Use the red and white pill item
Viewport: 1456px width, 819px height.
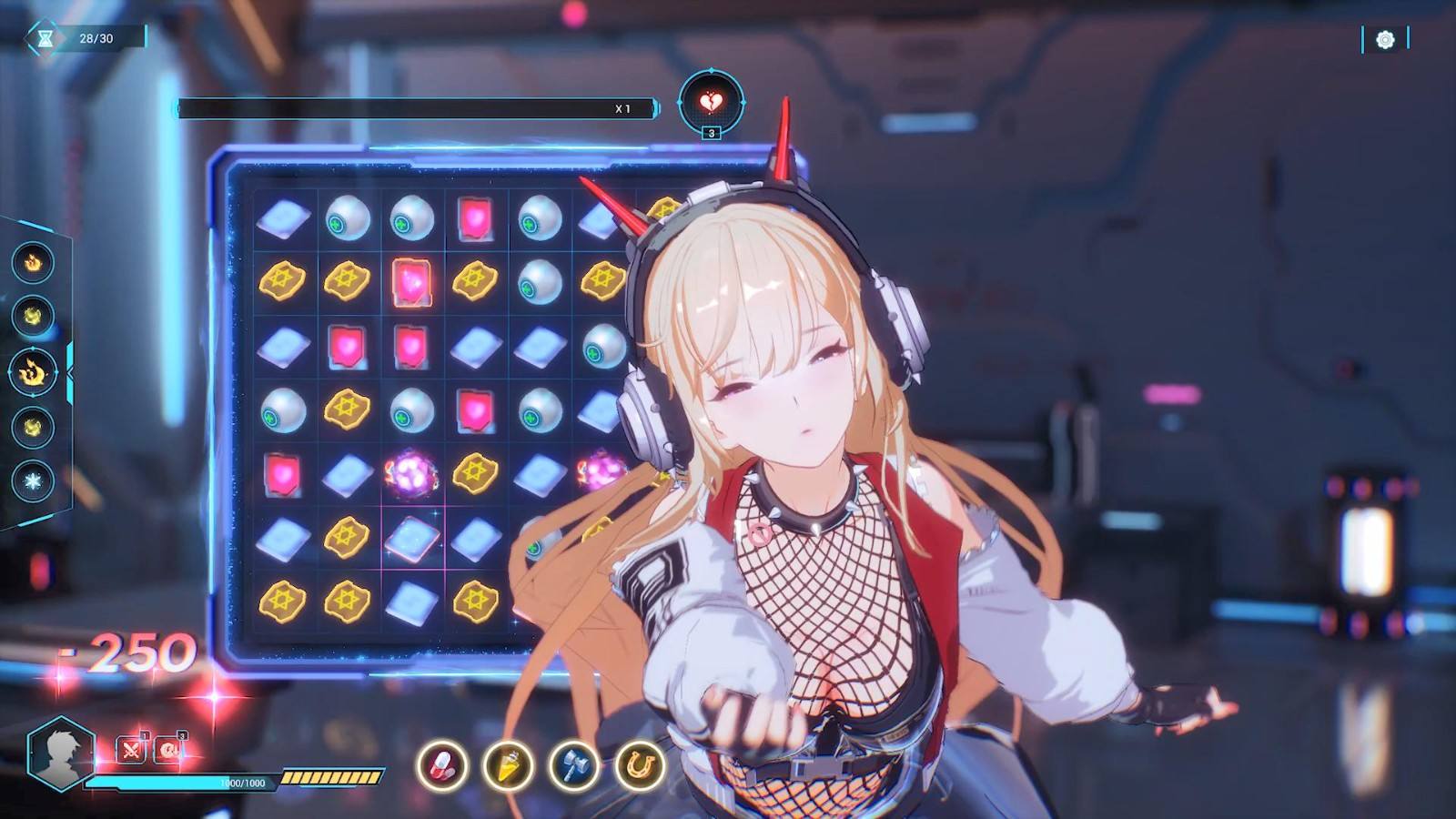click(442, 764)
